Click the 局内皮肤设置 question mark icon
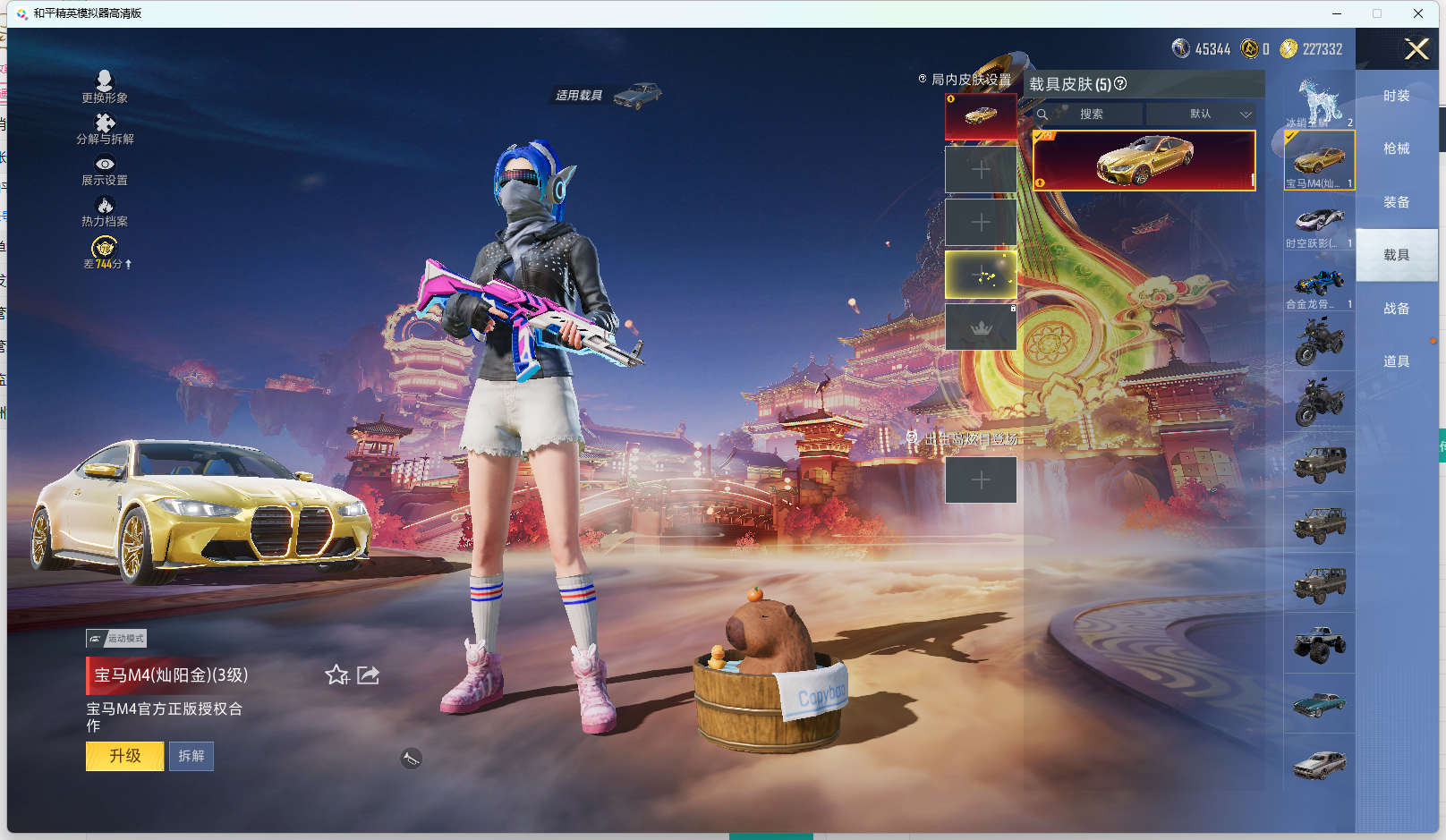The width and height of the screenshot is (1446, 840). tap(922, 79)
